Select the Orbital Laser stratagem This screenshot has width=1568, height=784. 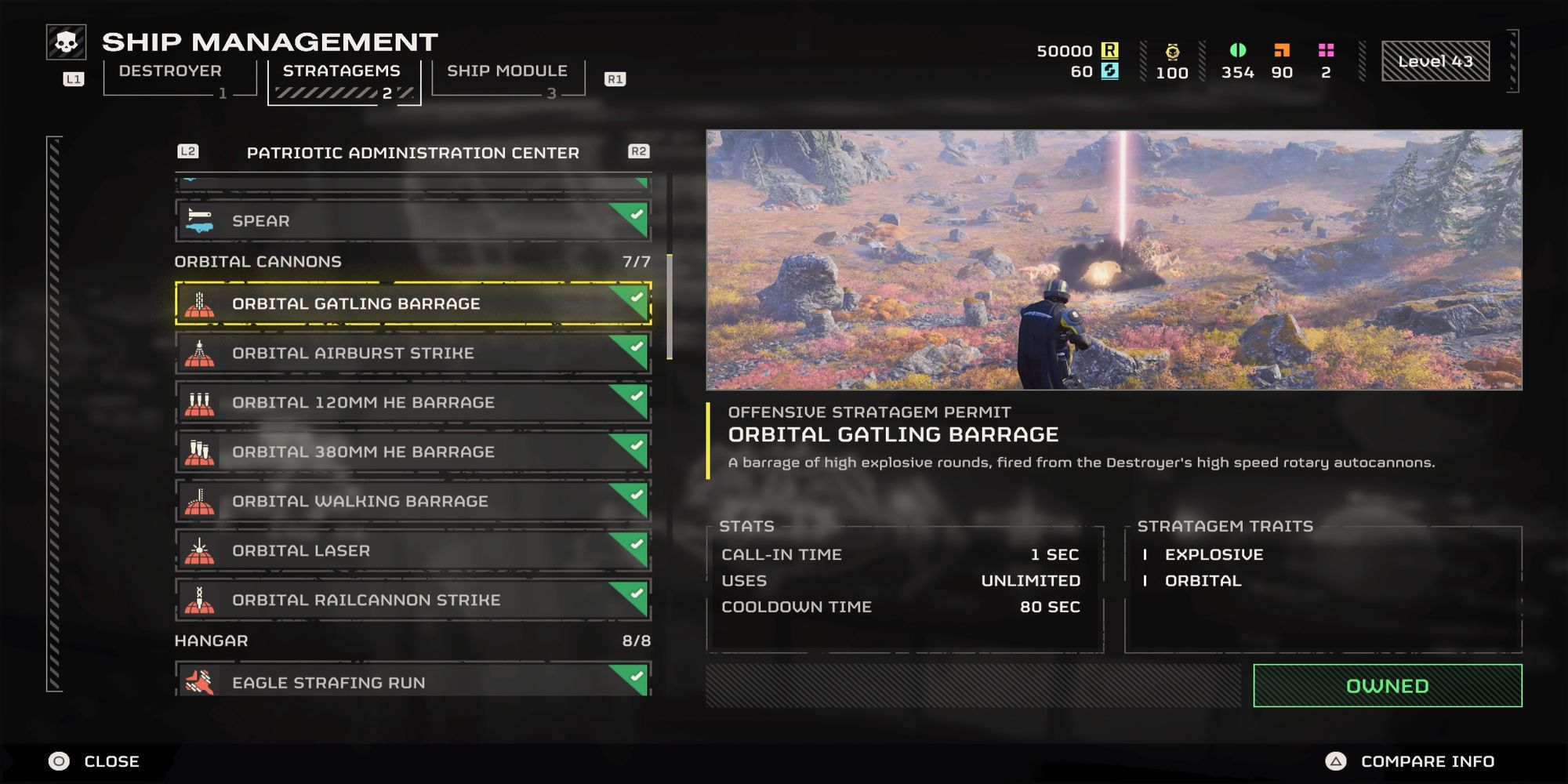pos(412,550)
